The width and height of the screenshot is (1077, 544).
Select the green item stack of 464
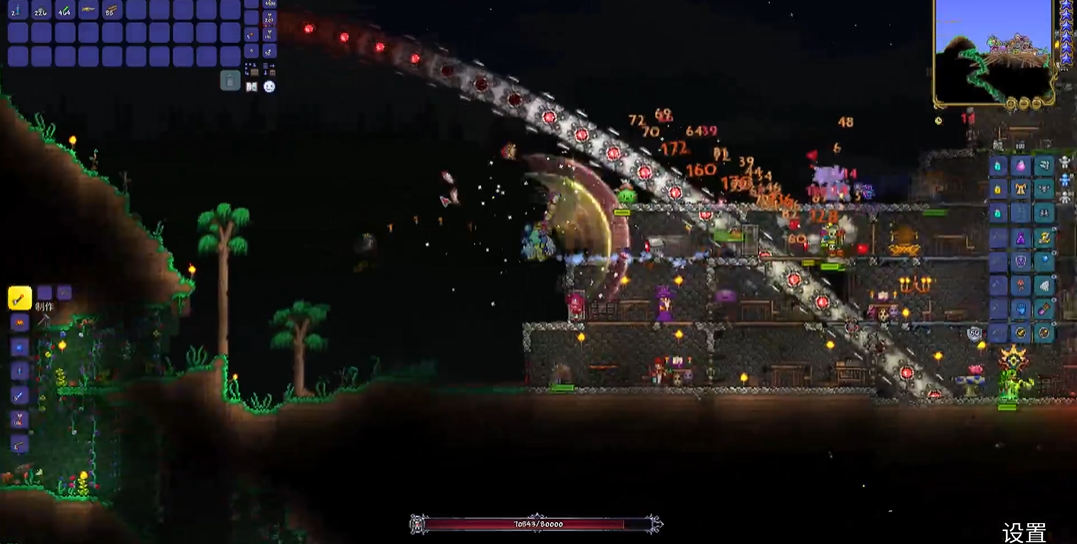click(x=64, y=10)
